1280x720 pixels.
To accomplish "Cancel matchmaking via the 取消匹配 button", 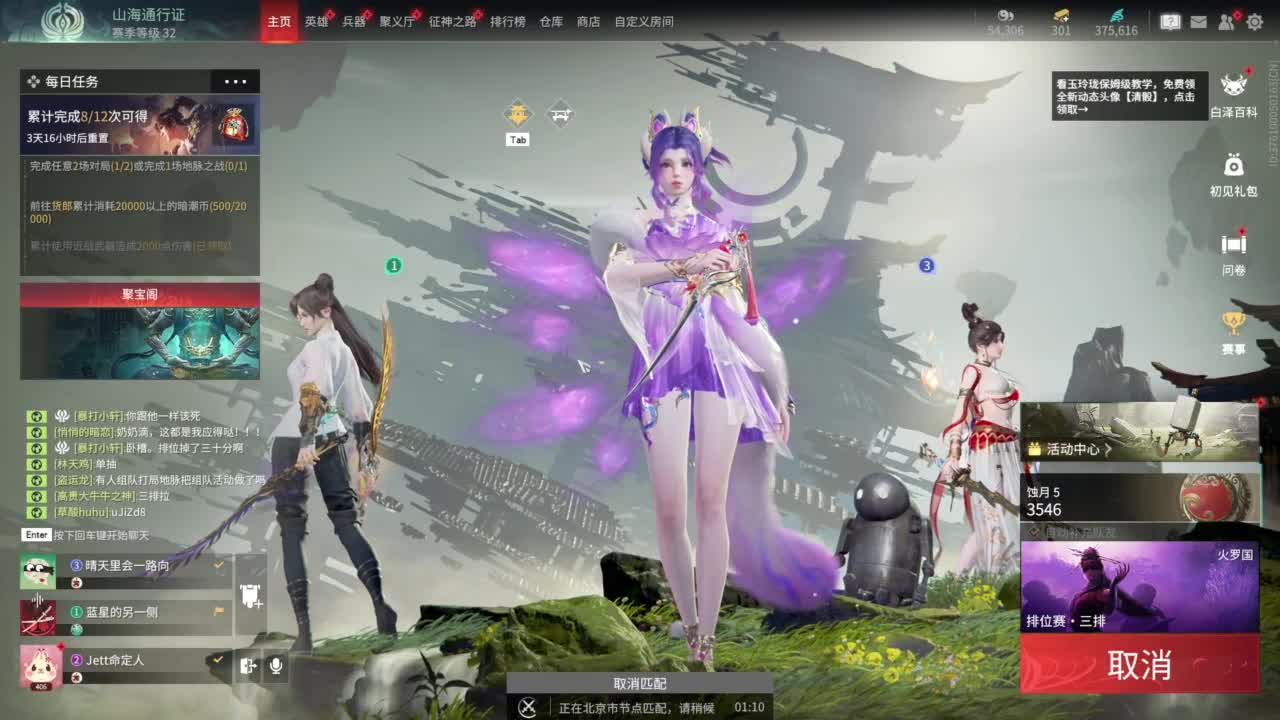I will point(640,683).
